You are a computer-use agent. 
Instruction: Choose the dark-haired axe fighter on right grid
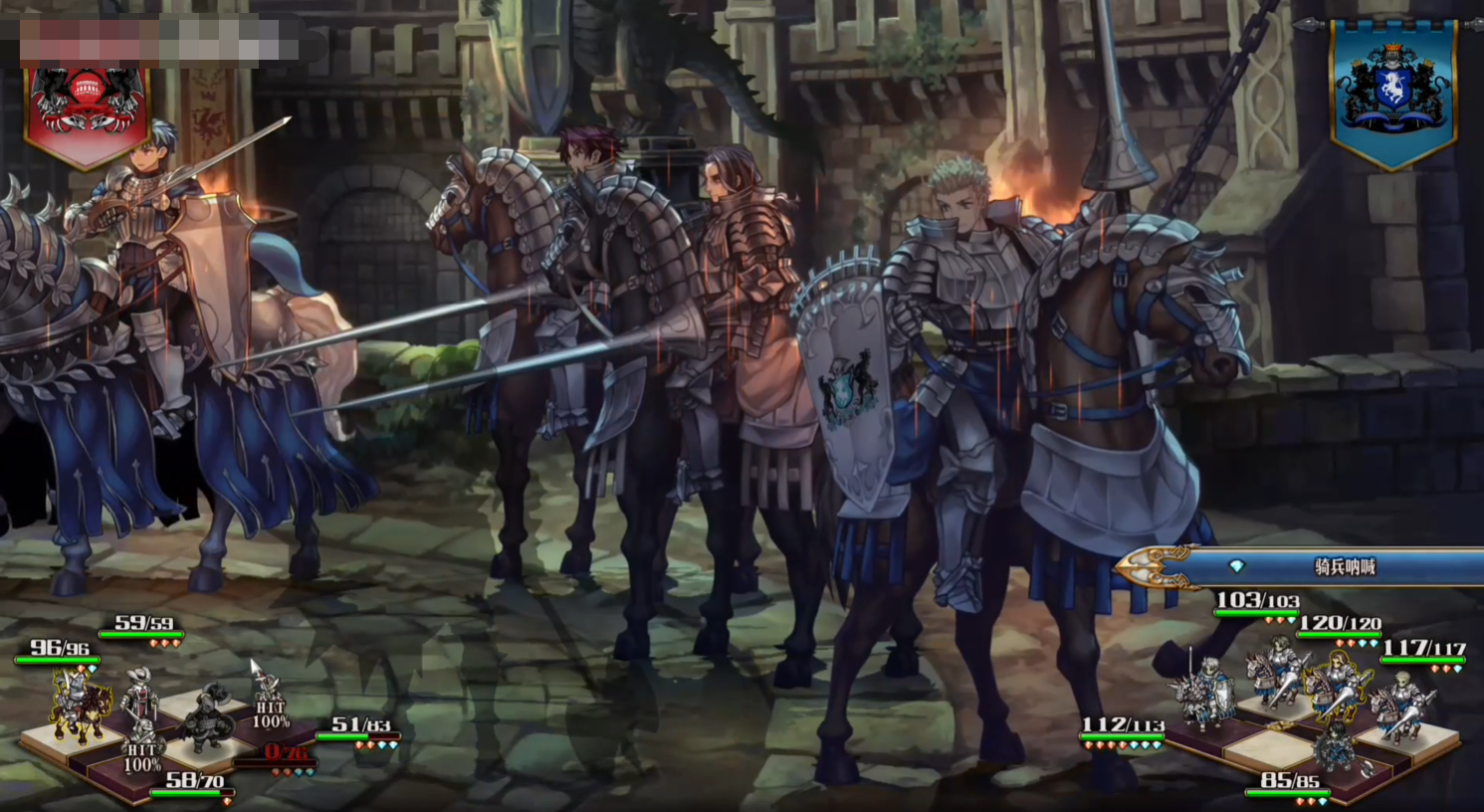click(x=1335, y=744)
